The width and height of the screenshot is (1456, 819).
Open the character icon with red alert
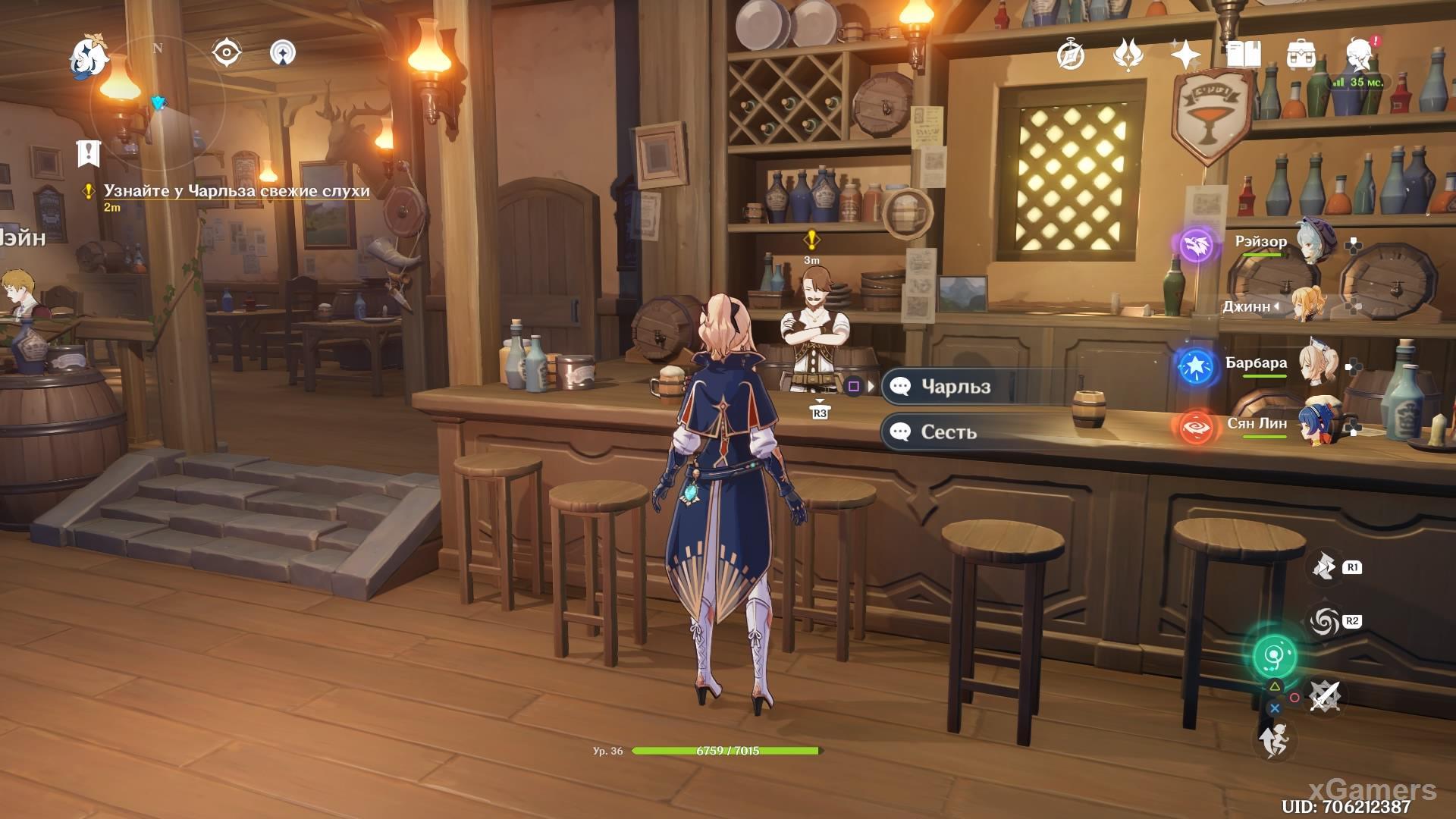pos(1360,55)
